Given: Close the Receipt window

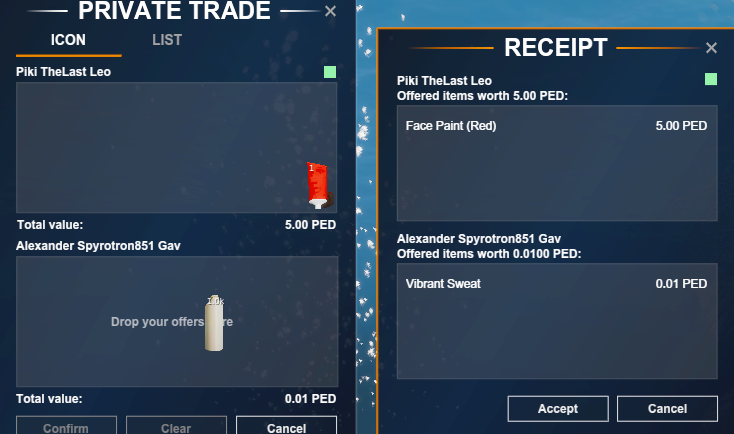Looking at the screenshot, I should tap(711, 48).
